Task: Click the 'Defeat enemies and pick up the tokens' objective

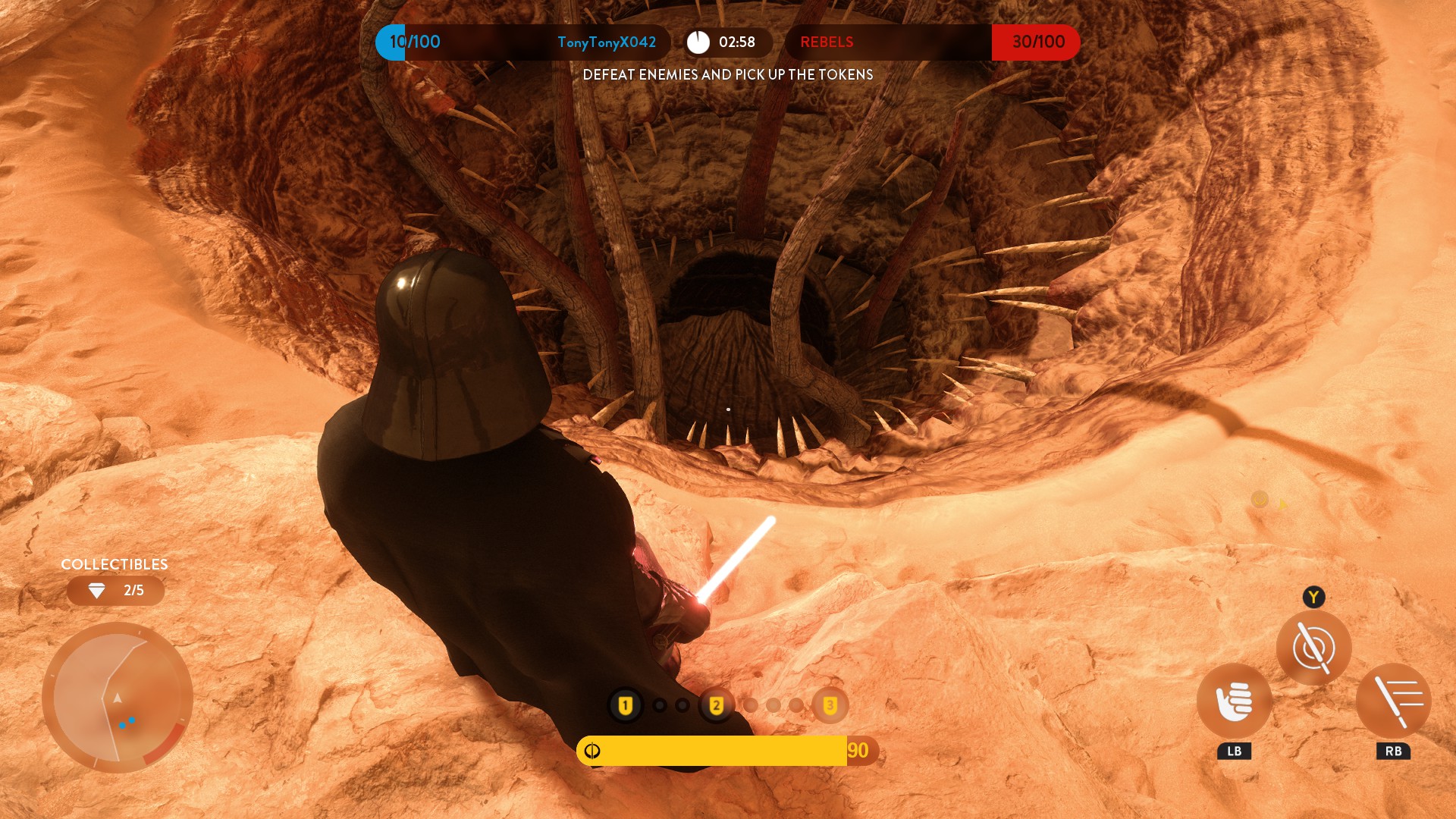Action: (727, 74)
